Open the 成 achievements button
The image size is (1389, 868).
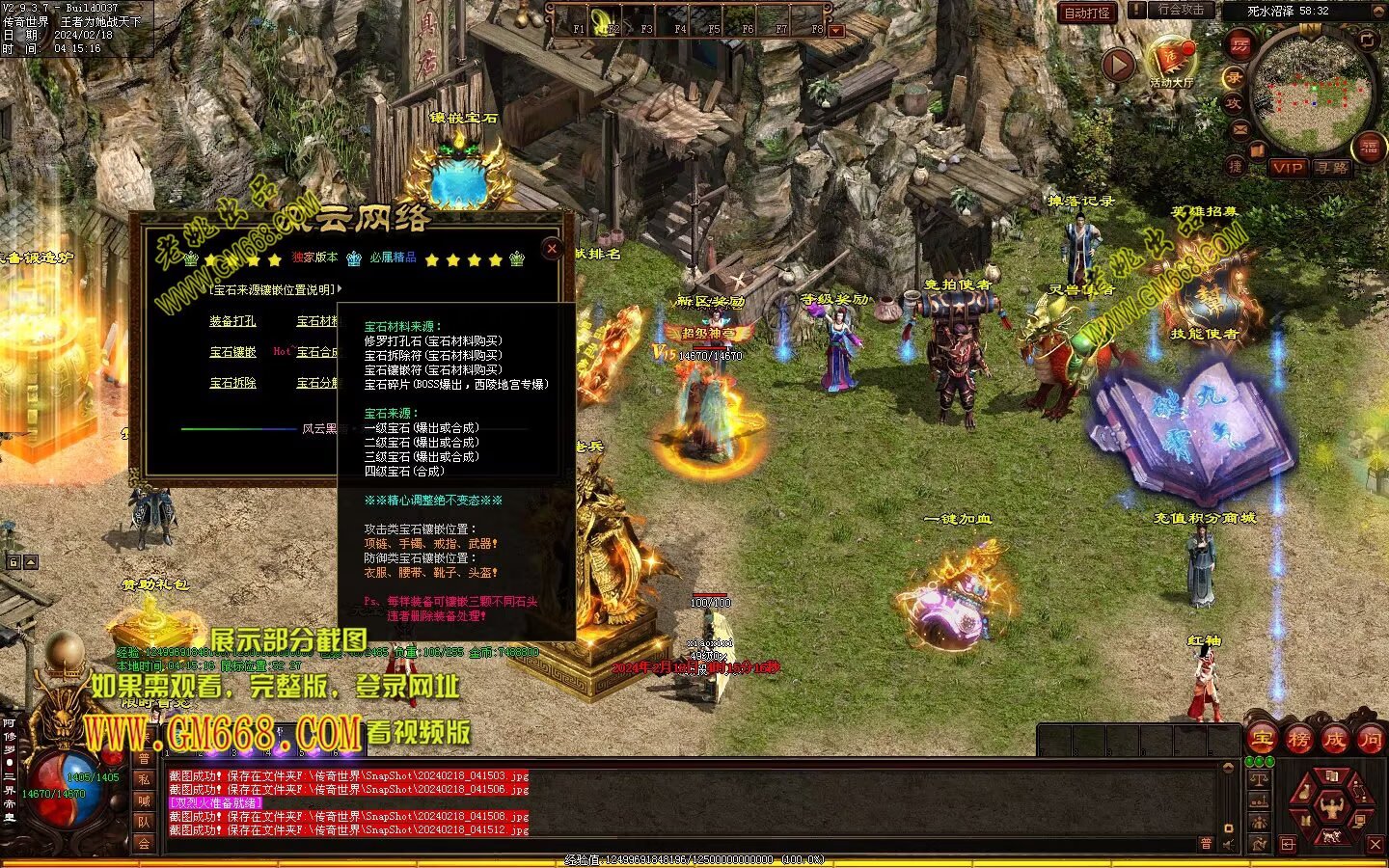1334,740
